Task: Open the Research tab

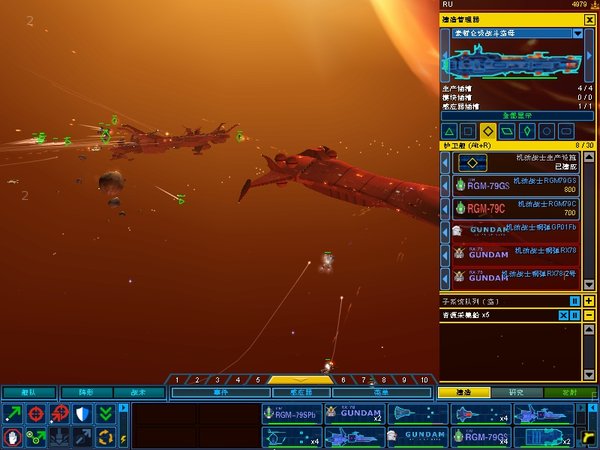Action: pyautogui.click(x=516, y=392)
